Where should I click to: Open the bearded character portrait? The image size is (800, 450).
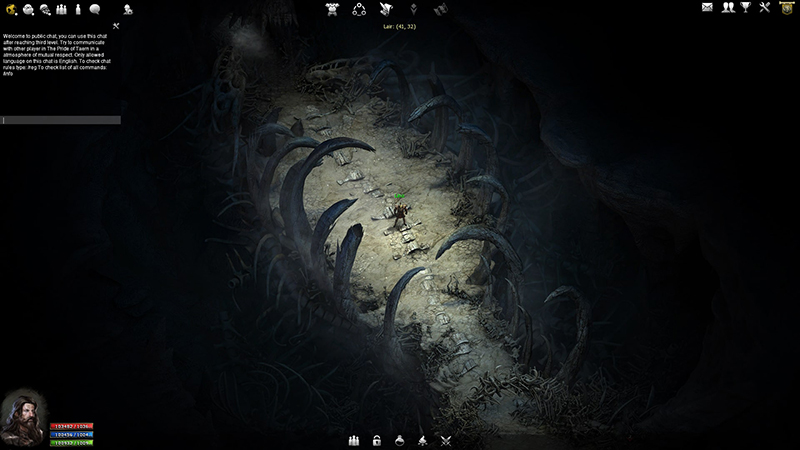(22, 417)
